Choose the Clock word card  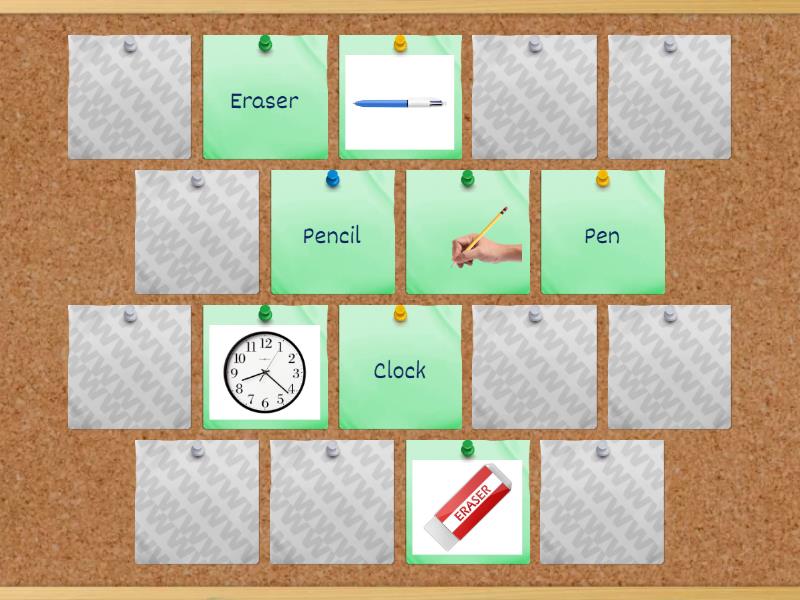pos(400,370)
